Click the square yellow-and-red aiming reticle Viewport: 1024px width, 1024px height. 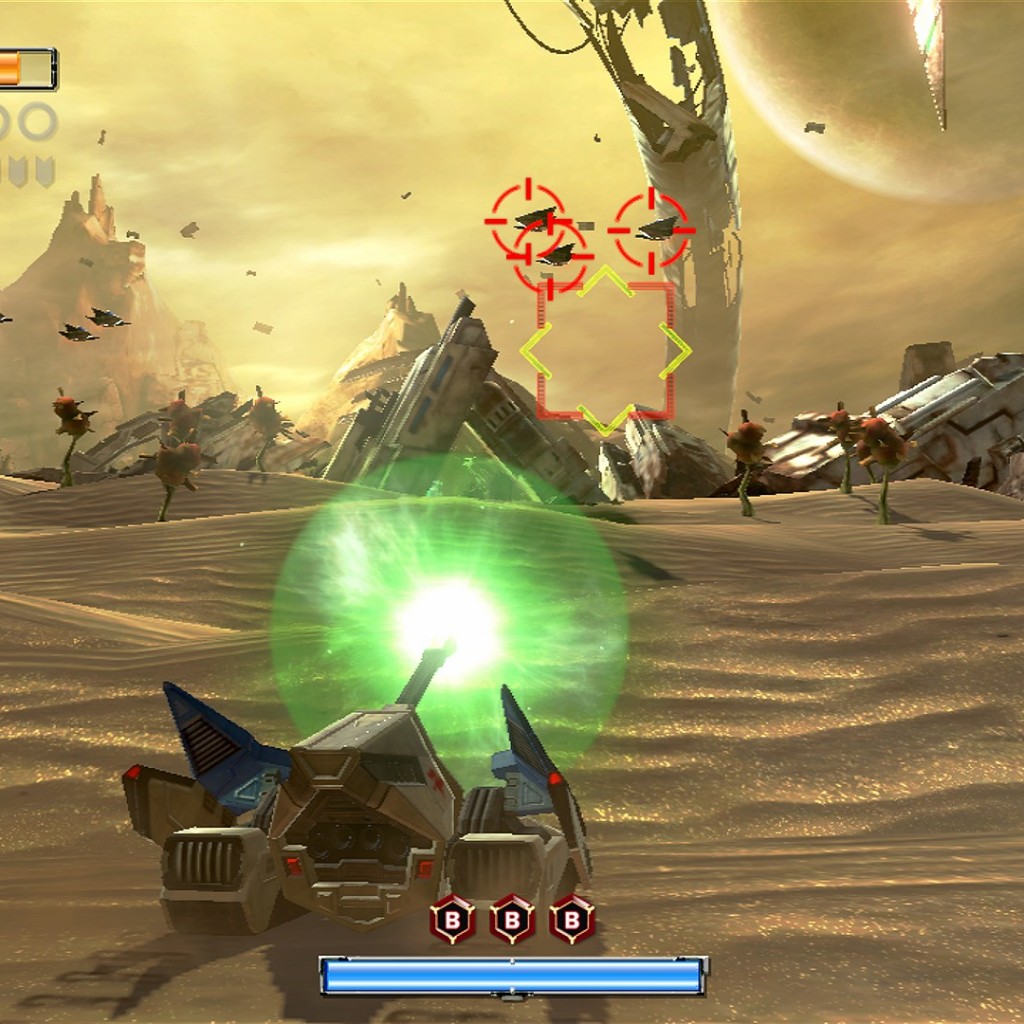tap(605, 350)
